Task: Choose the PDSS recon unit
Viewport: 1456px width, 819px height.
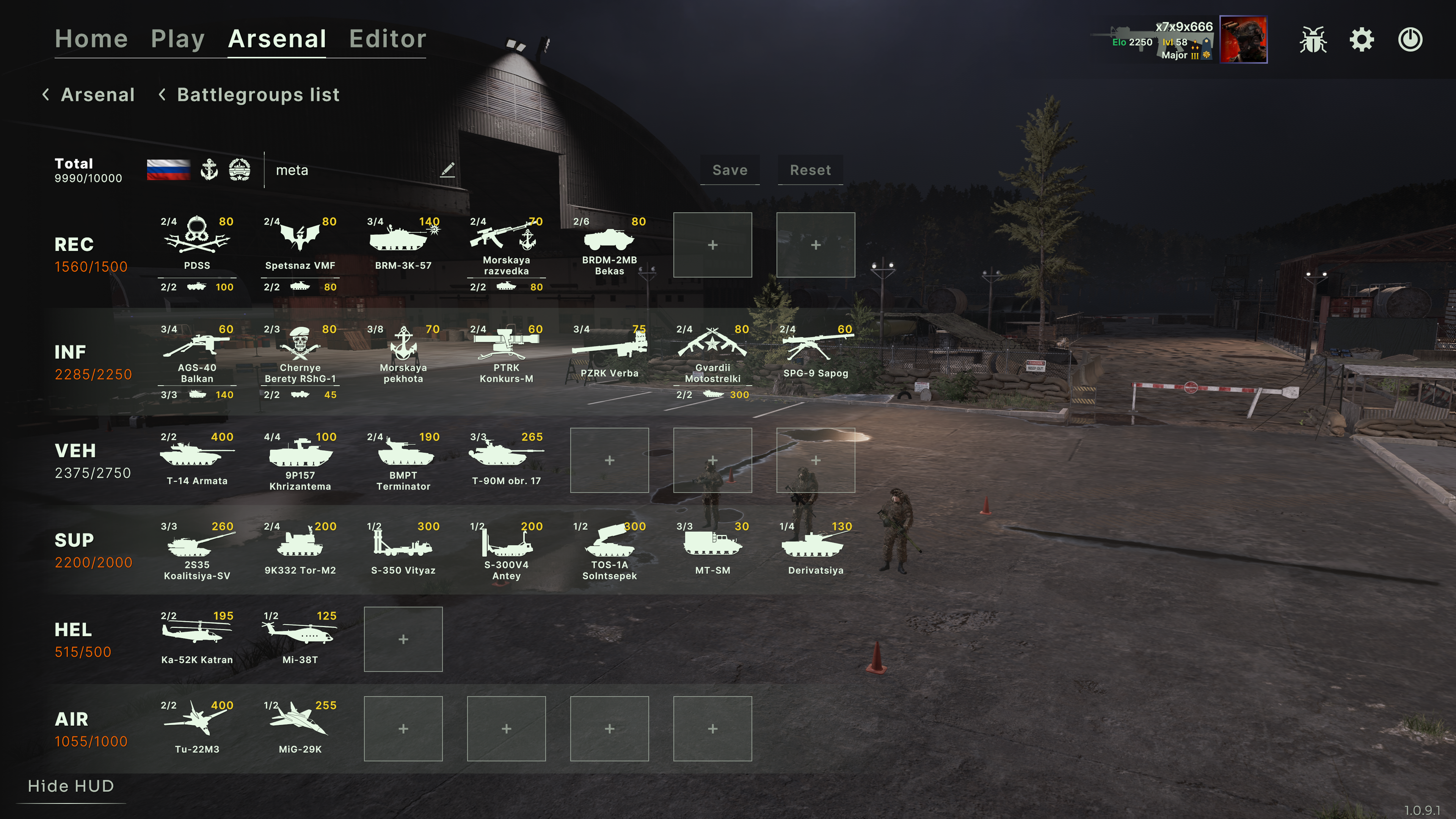Action: (x=197, y=243)
